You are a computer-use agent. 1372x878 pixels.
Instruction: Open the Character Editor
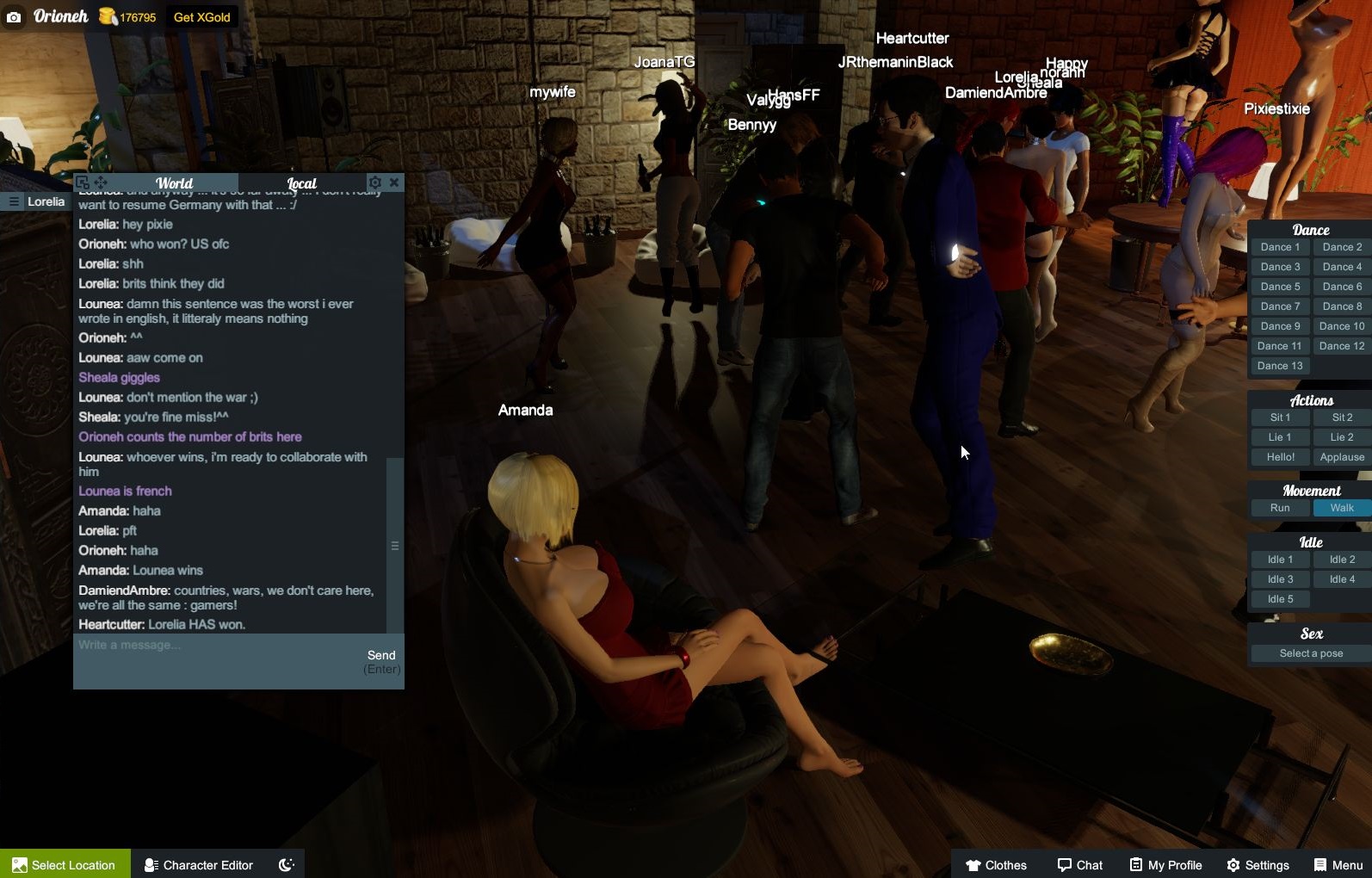point(199,864)
